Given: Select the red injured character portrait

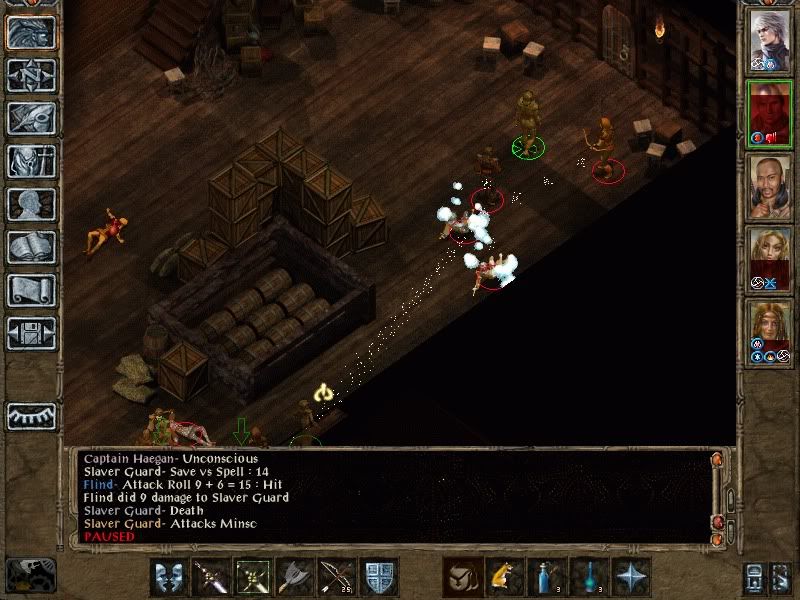Looking at the screenshot, I should click(770, 114).
